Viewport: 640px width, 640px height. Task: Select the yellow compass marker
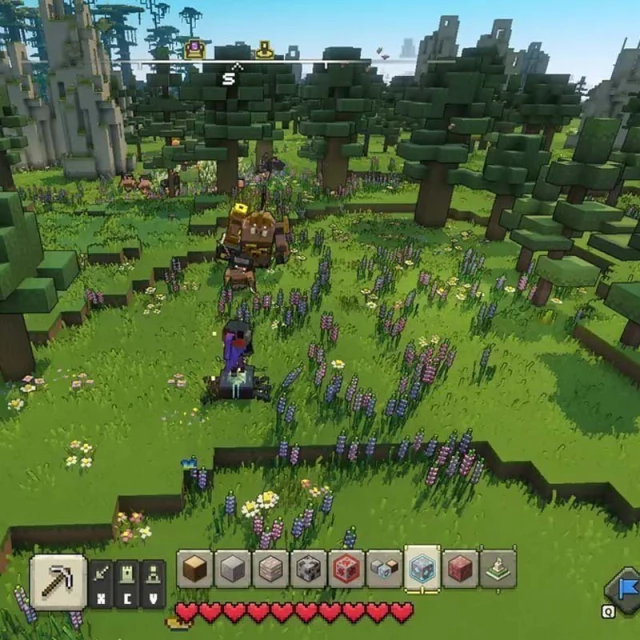[x=265, y=48]
